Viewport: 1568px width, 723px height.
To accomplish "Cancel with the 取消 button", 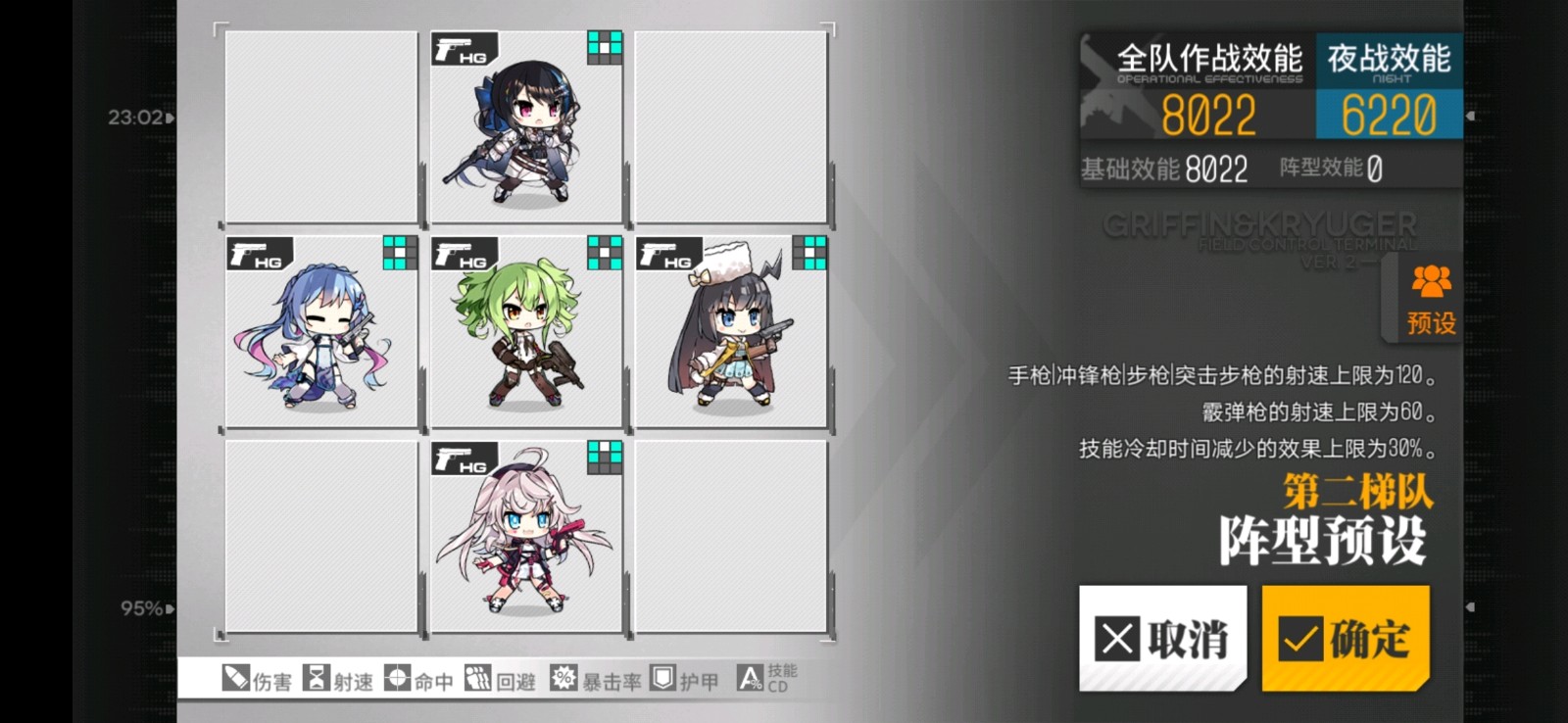I will tap(1162, 638).
